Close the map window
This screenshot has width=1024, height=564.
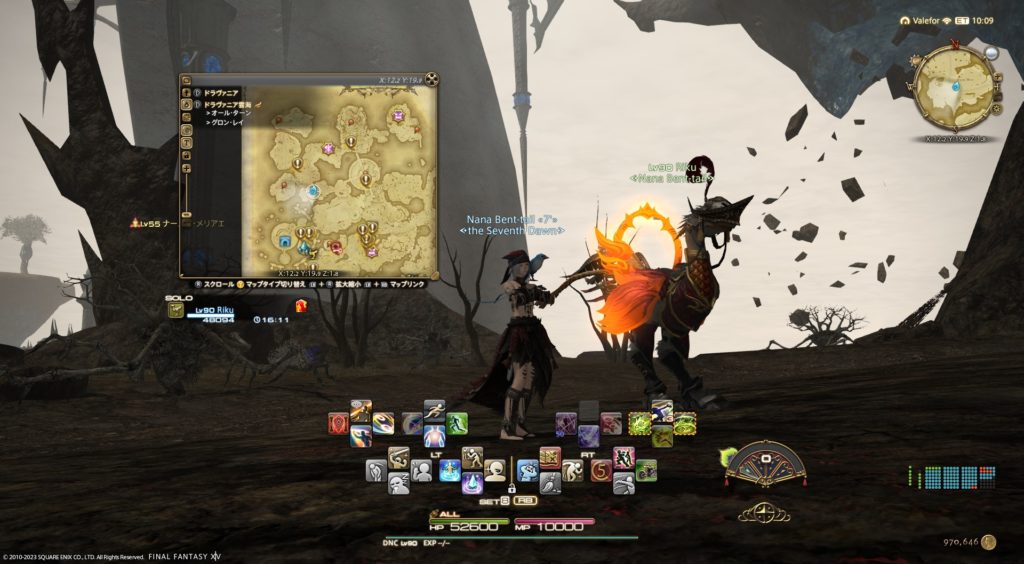point(432,80)
